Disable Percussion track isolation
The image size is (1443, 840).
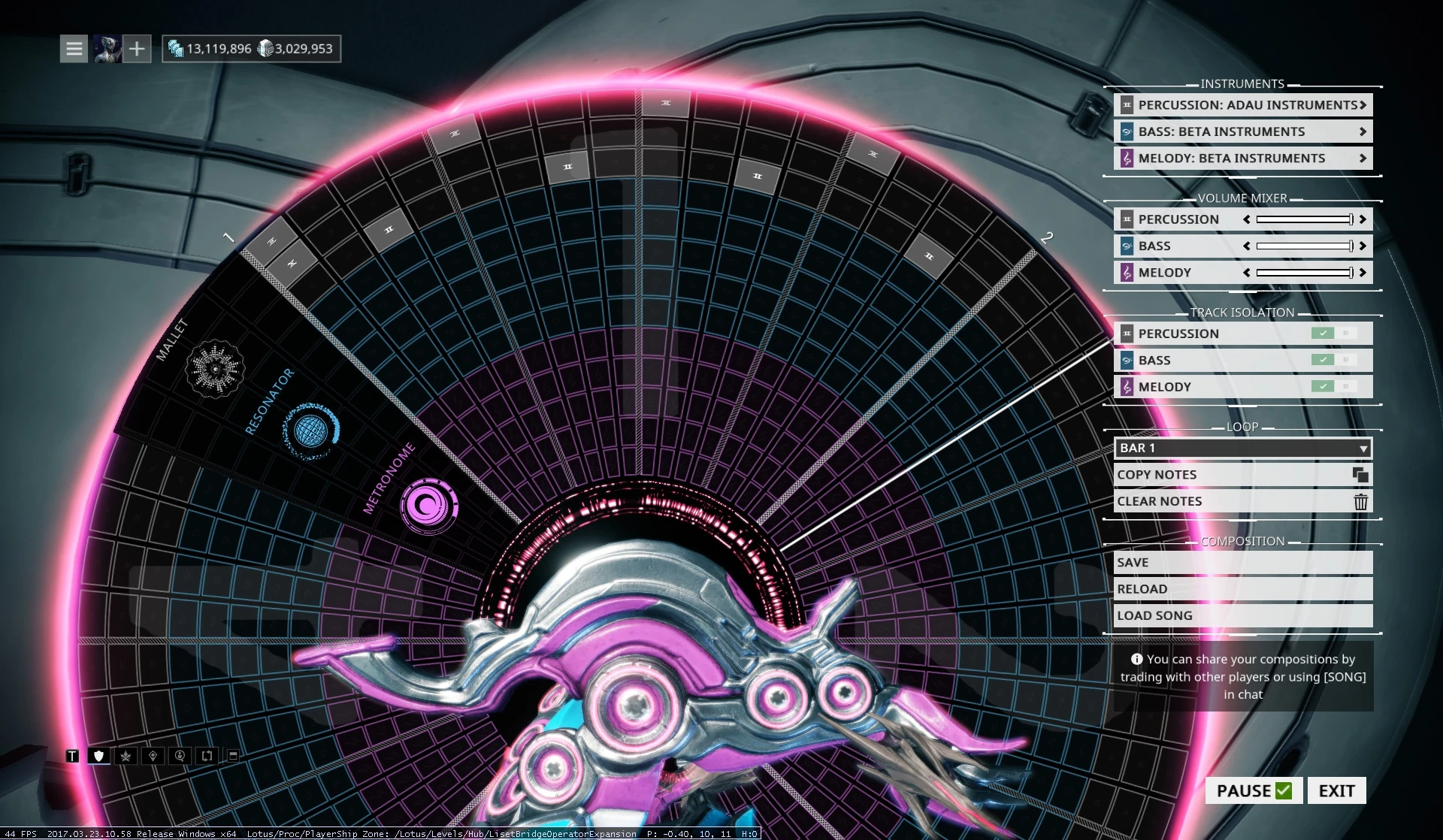click(1324, 333)
